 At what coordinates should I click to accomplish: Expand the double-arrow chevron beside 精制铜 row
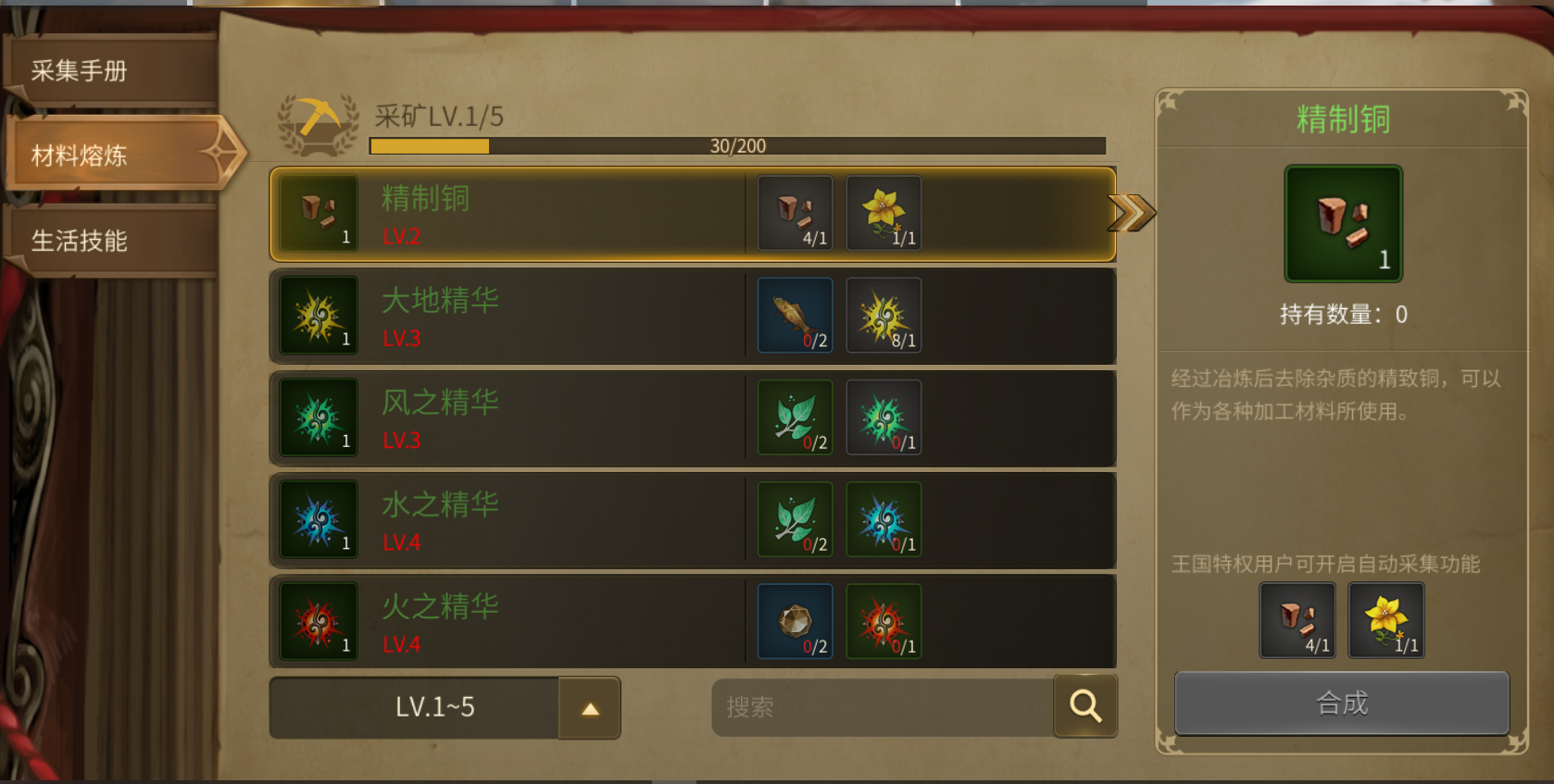(1132, 213)
